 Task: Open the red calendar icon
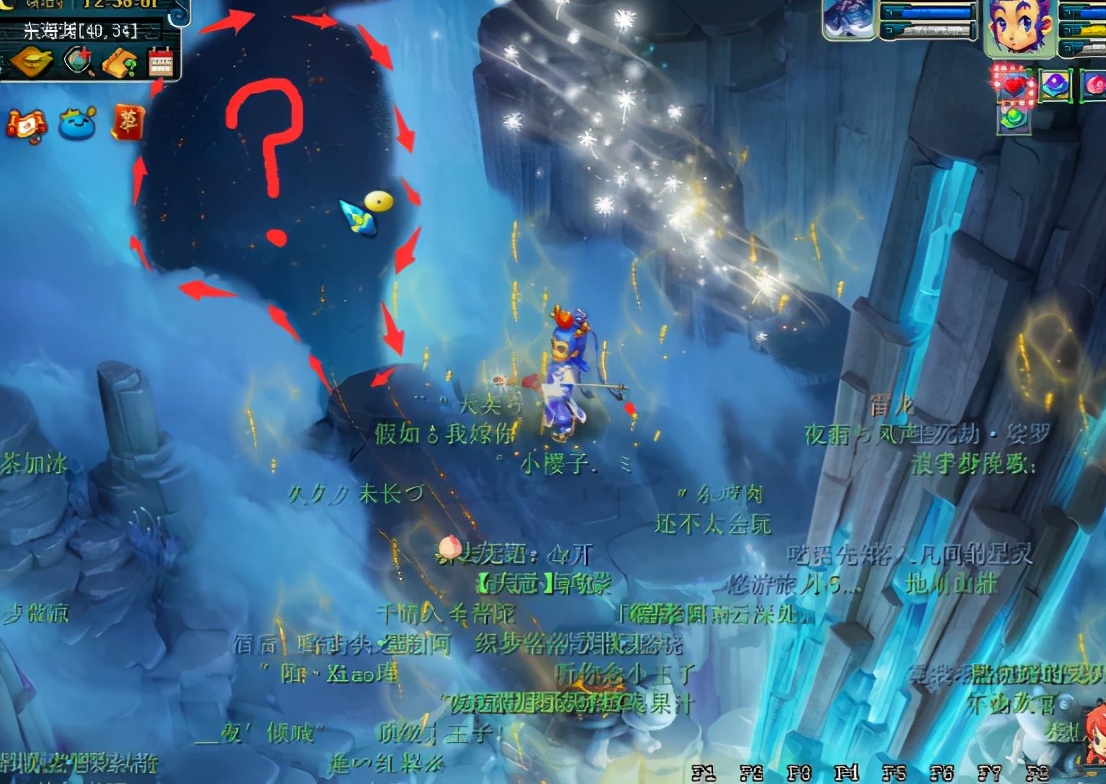pyautogui.click(x=160, y=62)
